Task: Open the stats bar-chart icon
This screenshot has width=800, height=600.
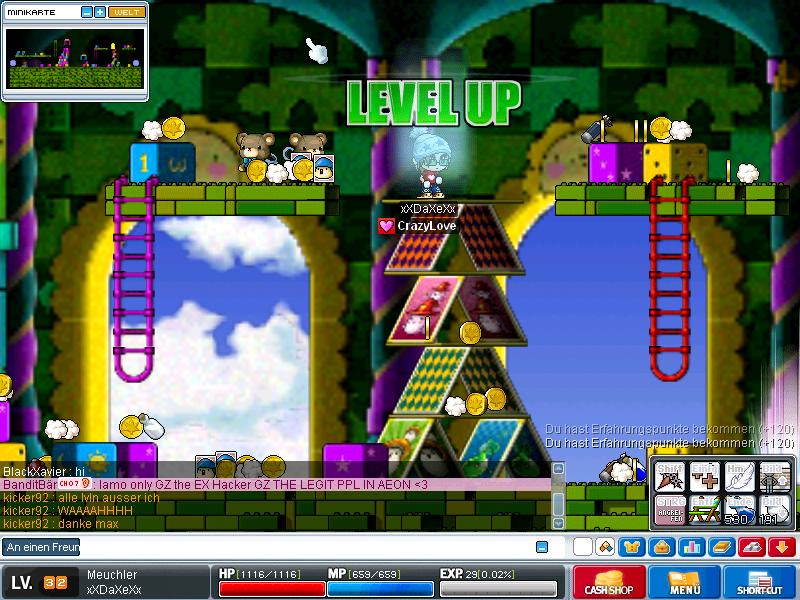Action: (691, 547)
